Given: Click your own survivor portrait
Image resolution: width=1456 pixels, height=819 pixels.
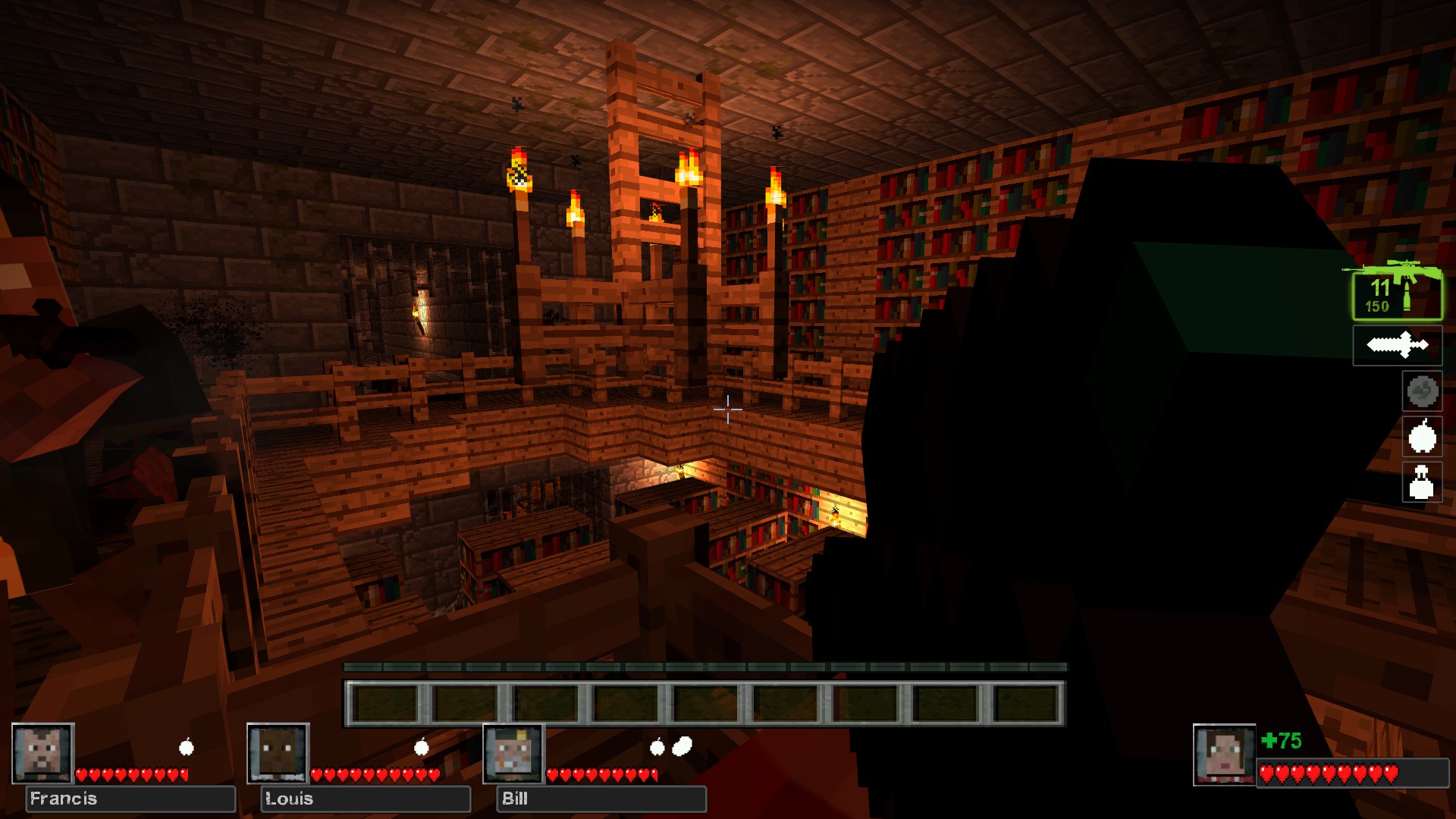Looking at the screenshot, I should pyautogui.click(x=1224, y=755).
